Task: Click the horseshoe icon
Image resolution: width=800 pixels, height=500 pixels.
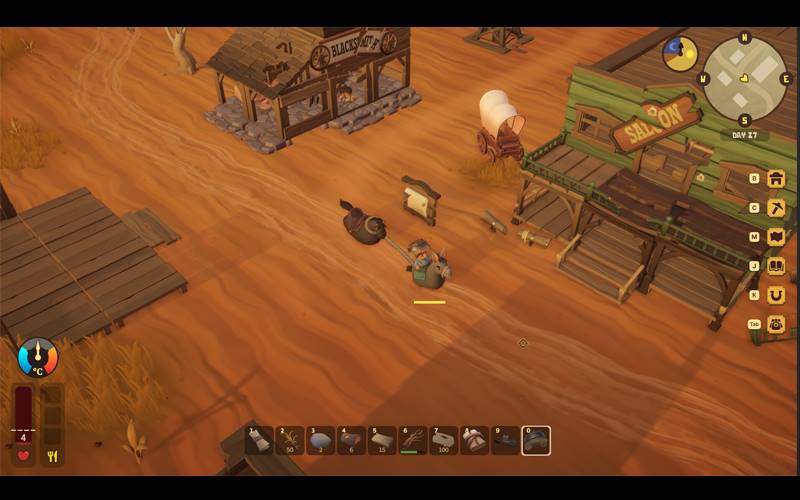Action: pyautogui.click(x=775, y=295)
